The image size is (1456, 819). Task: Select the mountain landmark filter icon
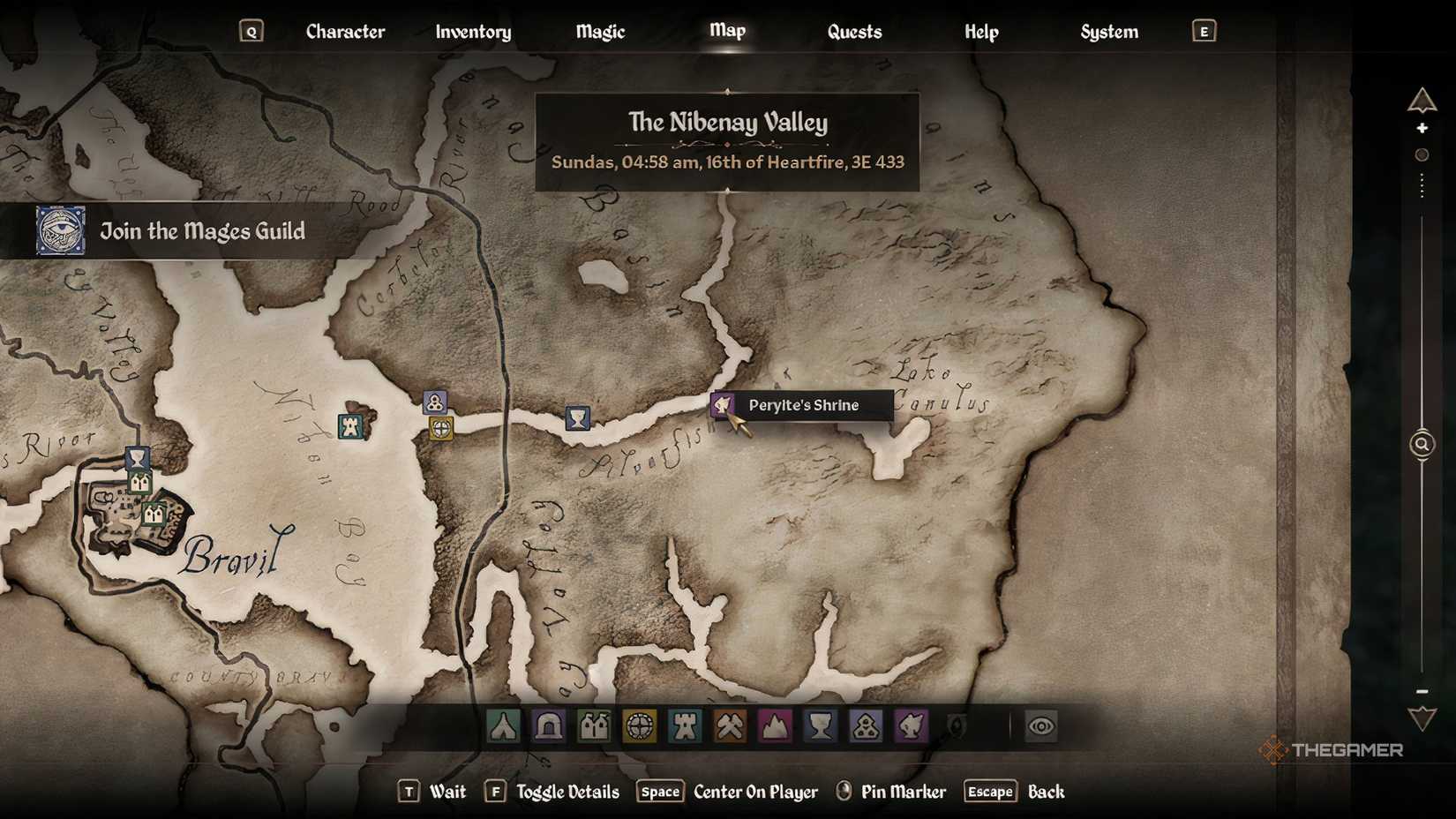(777, 726)
